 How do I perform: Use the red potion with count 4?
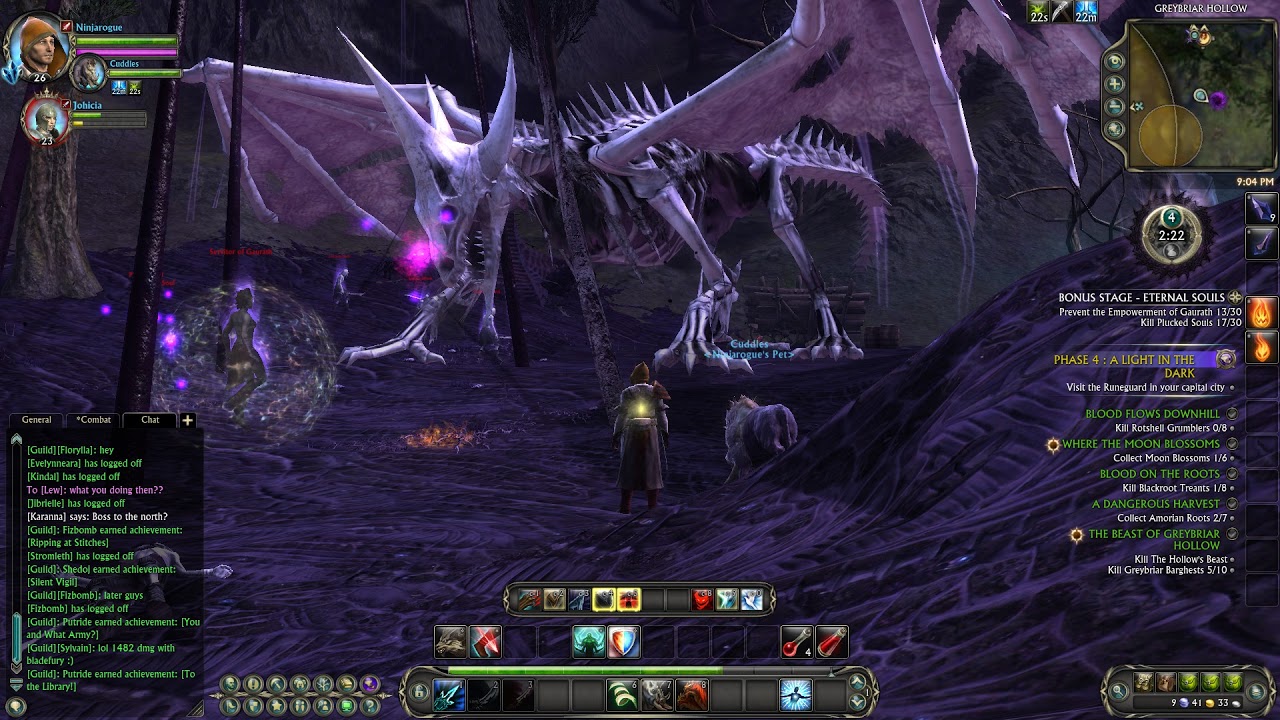(x=796, y=642)
